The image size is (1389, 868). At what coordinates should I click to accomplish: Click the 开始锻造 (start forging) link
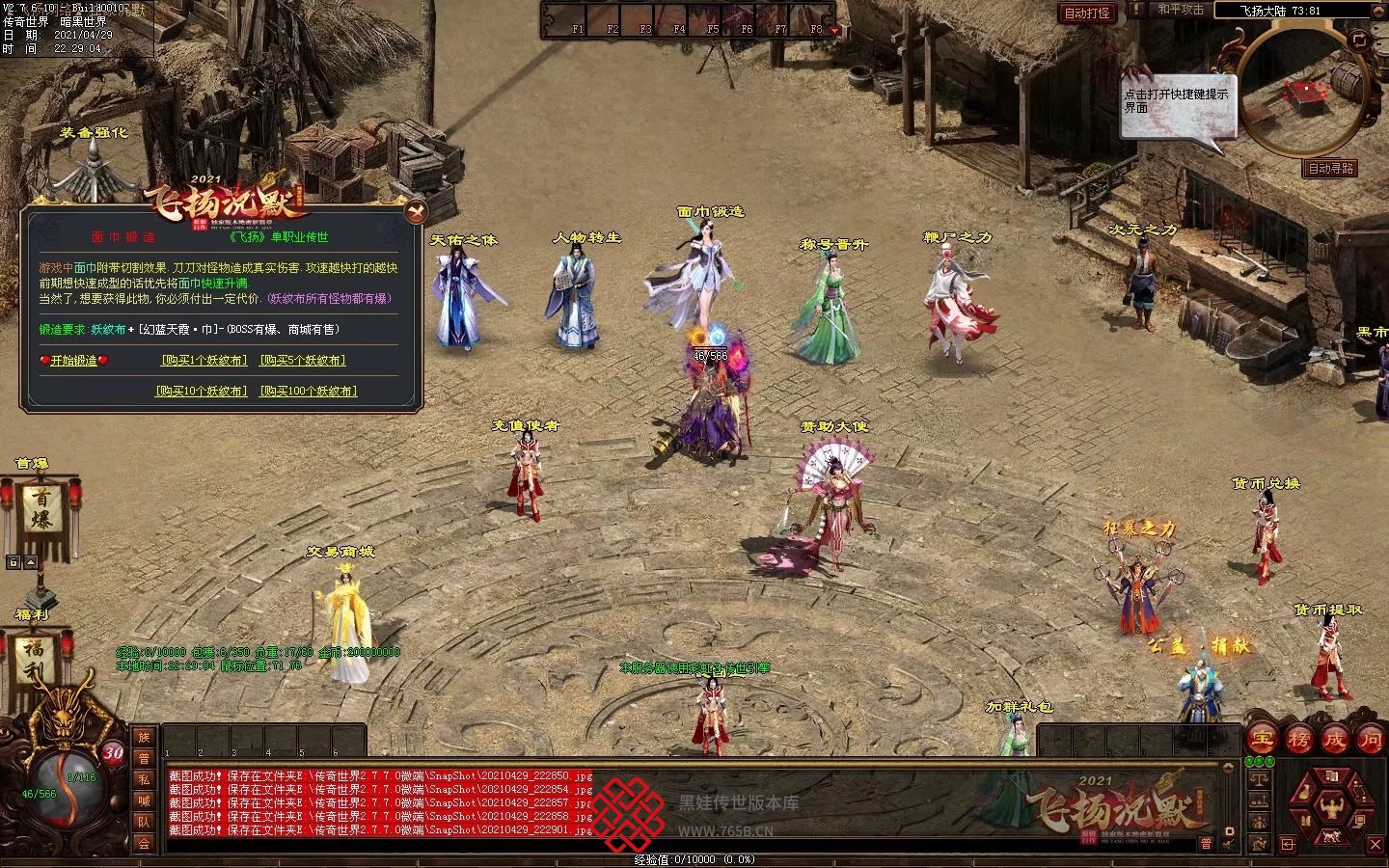pos(73,361)
